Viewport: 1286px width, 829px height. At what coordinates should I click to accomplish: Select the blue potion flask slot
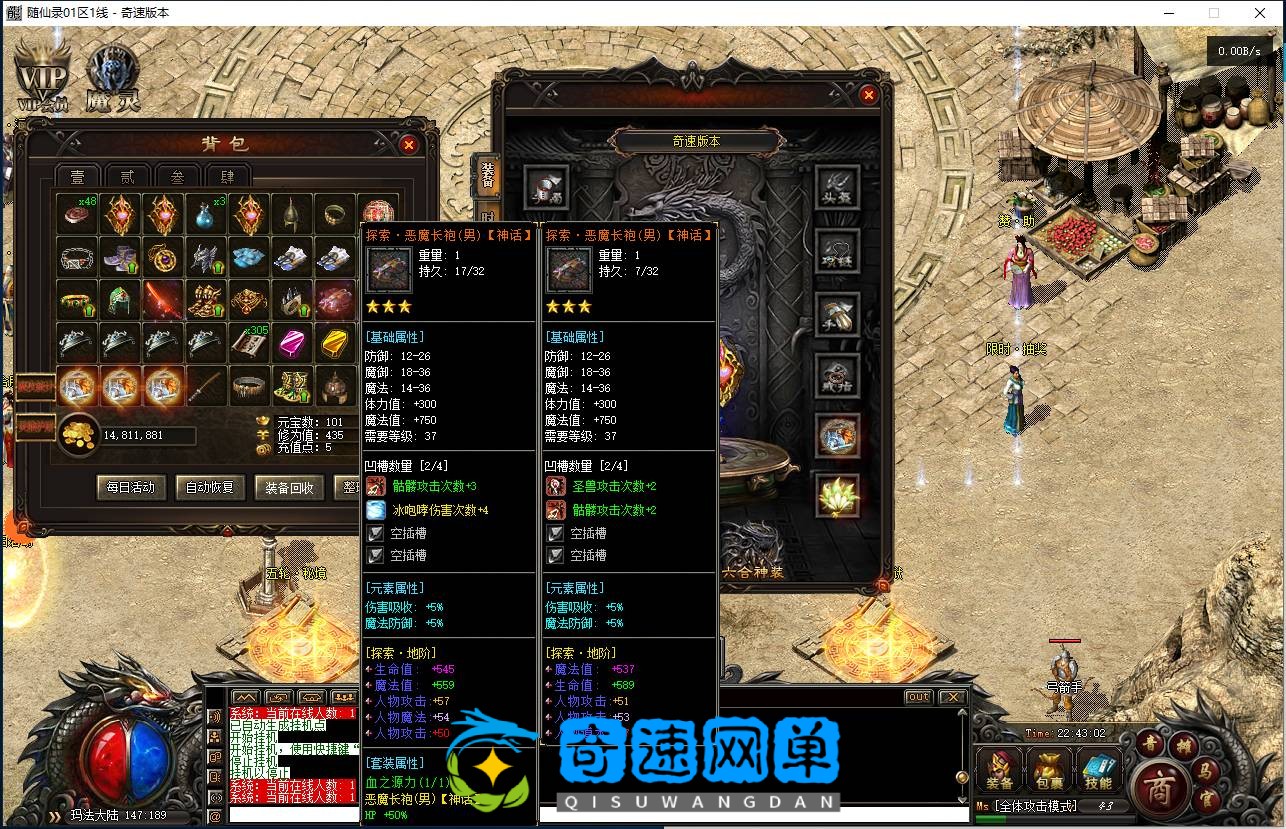coord(206,215)
